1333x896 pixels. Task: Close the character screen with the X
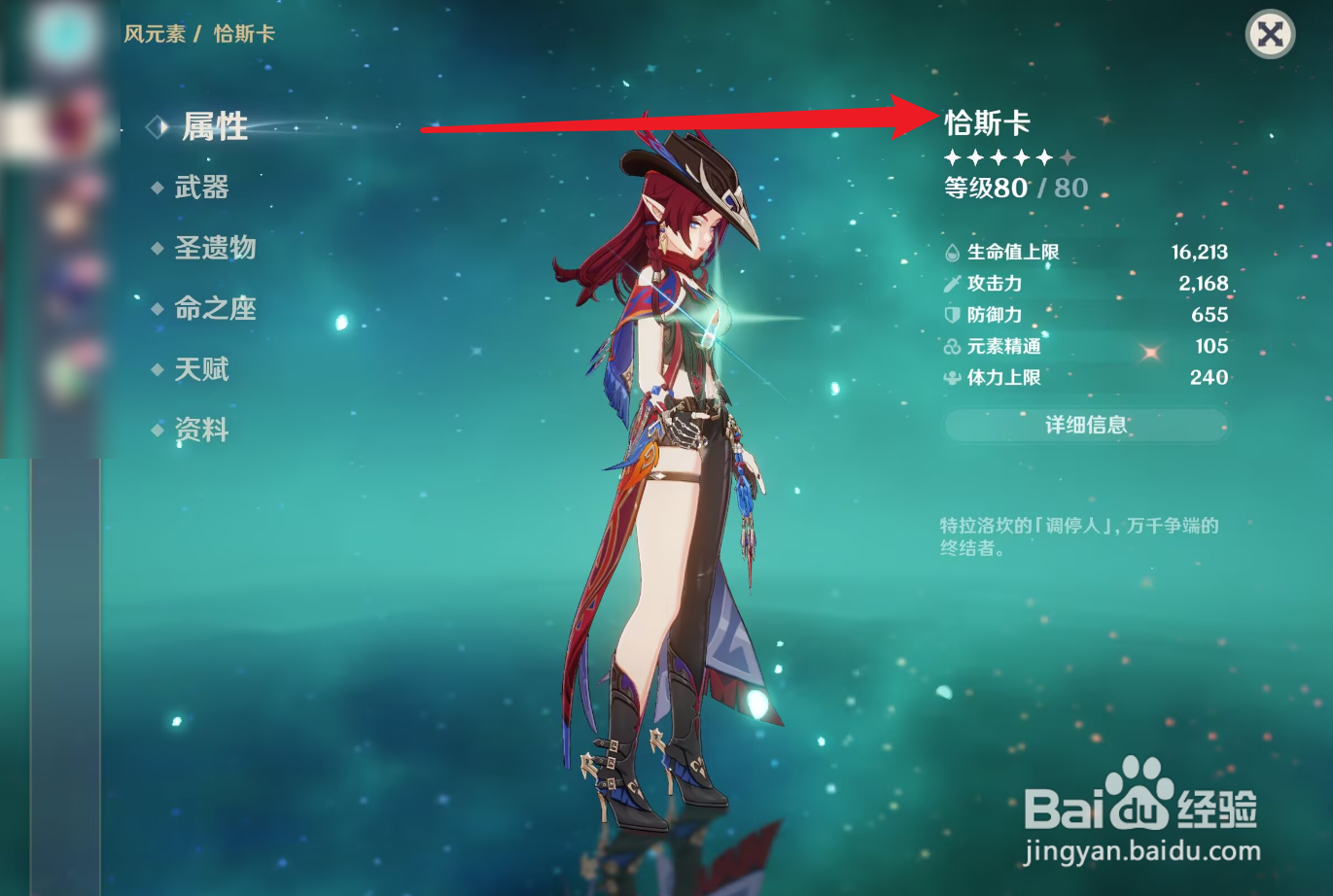(1269, 34)
